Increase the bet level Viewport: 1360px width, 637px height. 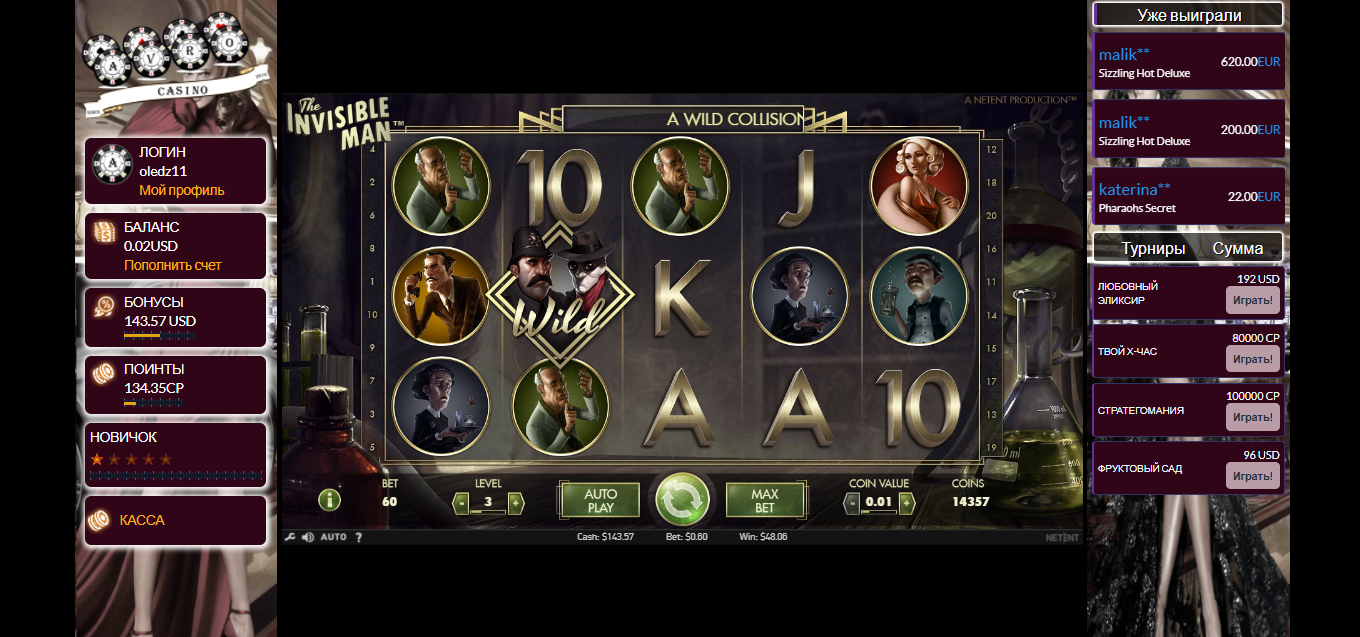[x=516, y=503]
